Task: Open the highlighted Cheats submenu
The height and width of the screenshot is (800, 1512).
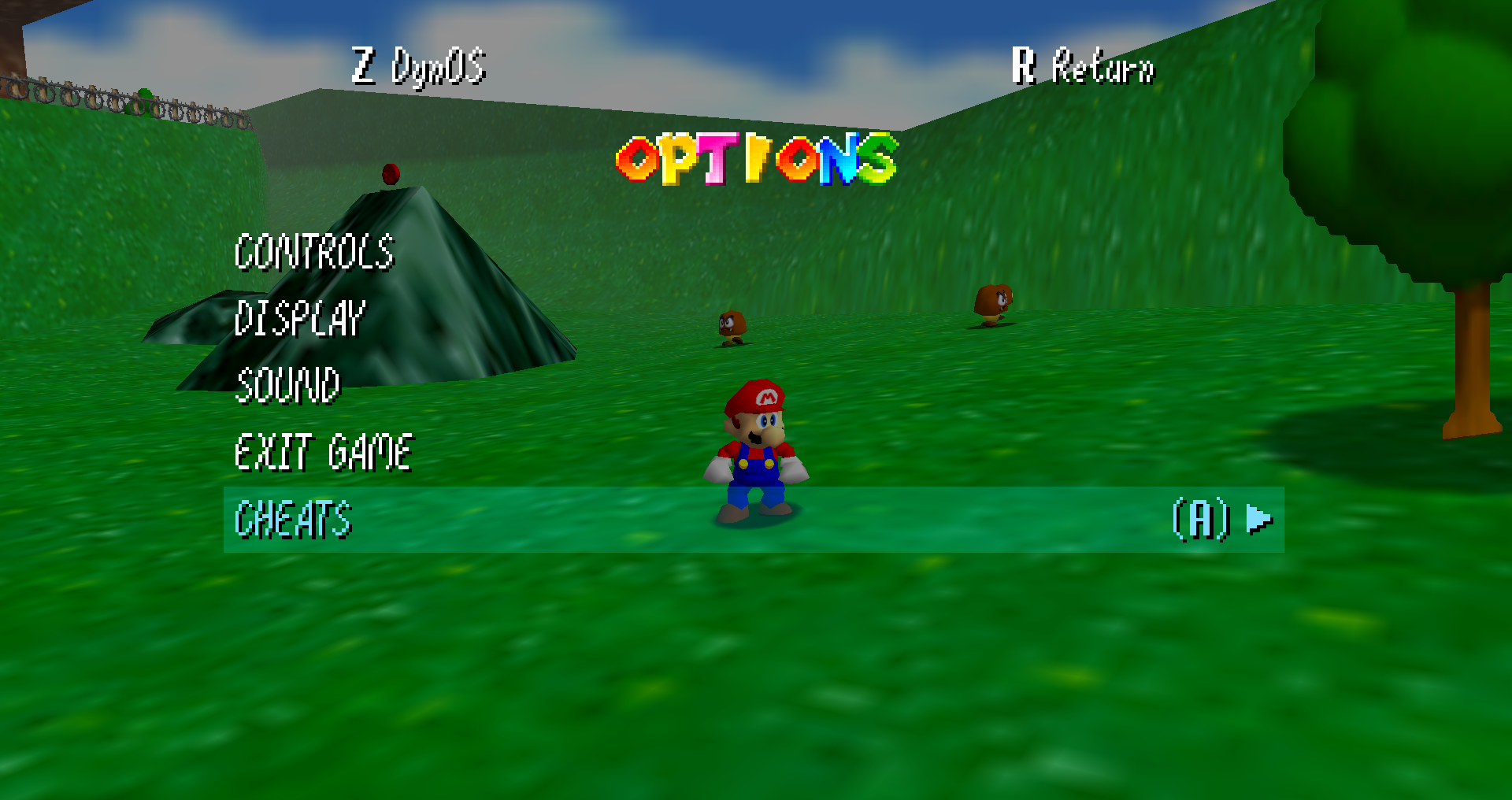Action: click(293, 520)
